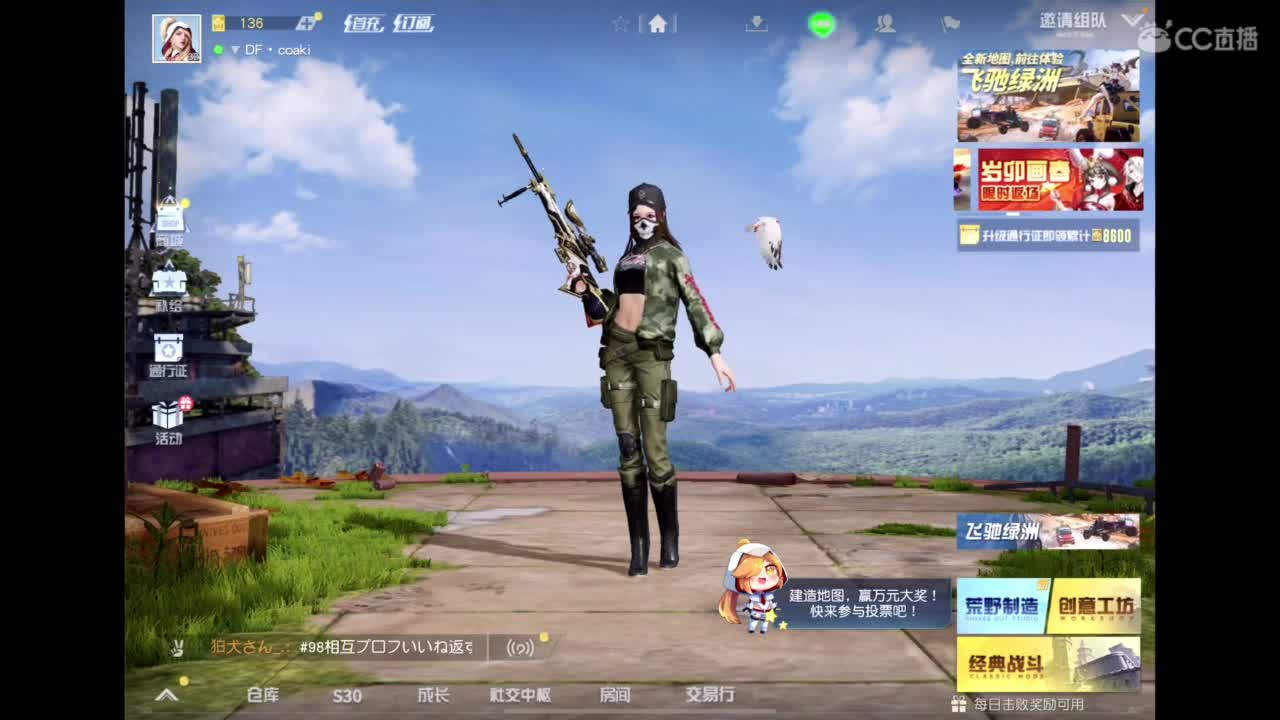Expand the 邀请组队 dropdown arrow
Image resolution: width=1280 pixels, height=720 pixels.
1133,18
